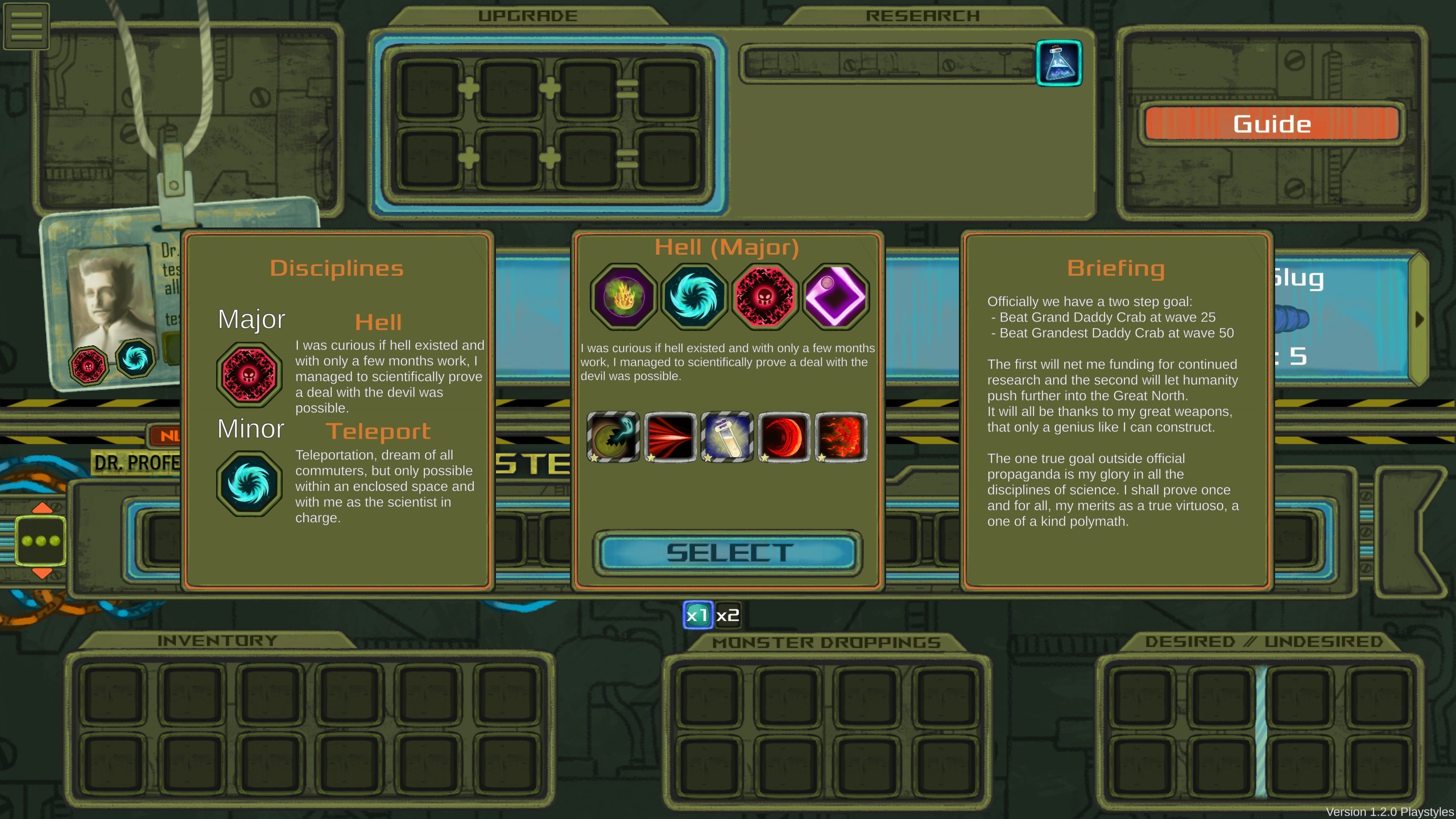Toggle the x1 multiplier option

coord(697,615)
